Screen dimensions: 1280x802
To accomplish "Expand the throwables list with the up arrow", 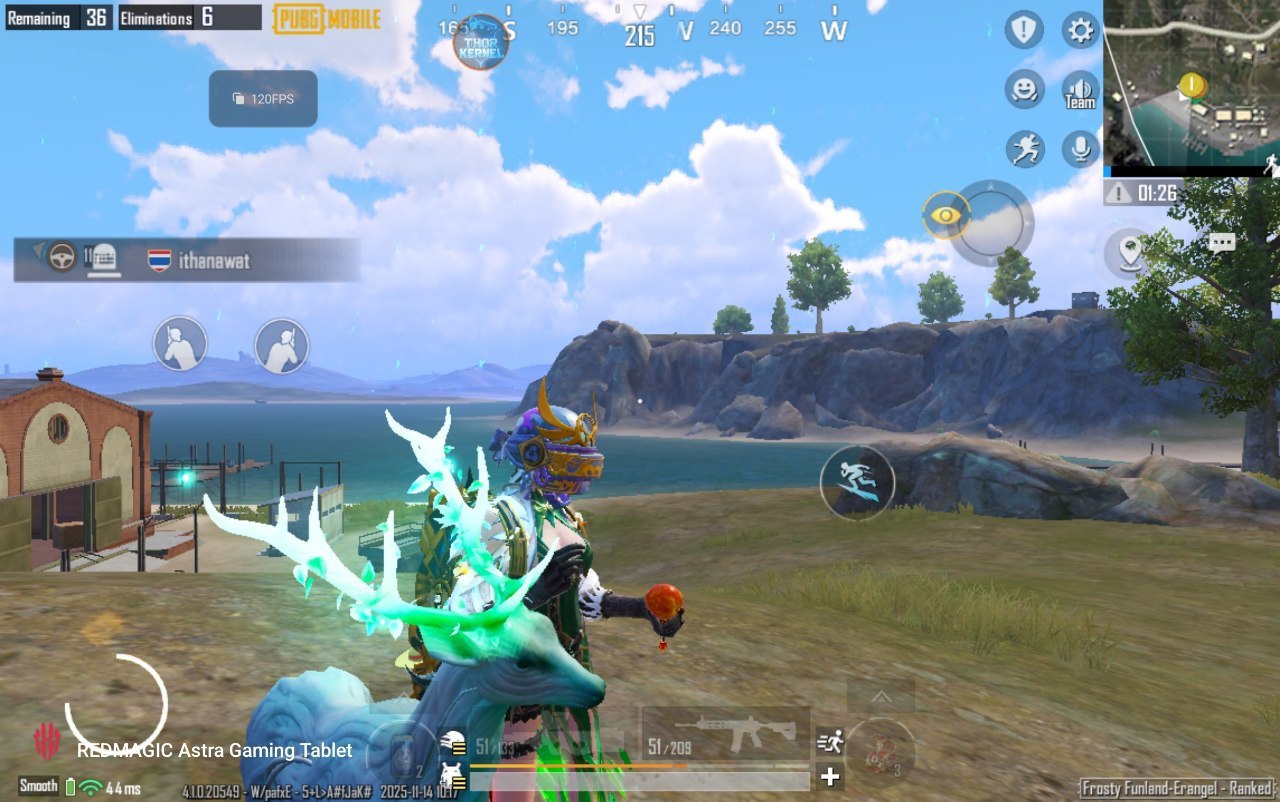I will pos(881,696).
